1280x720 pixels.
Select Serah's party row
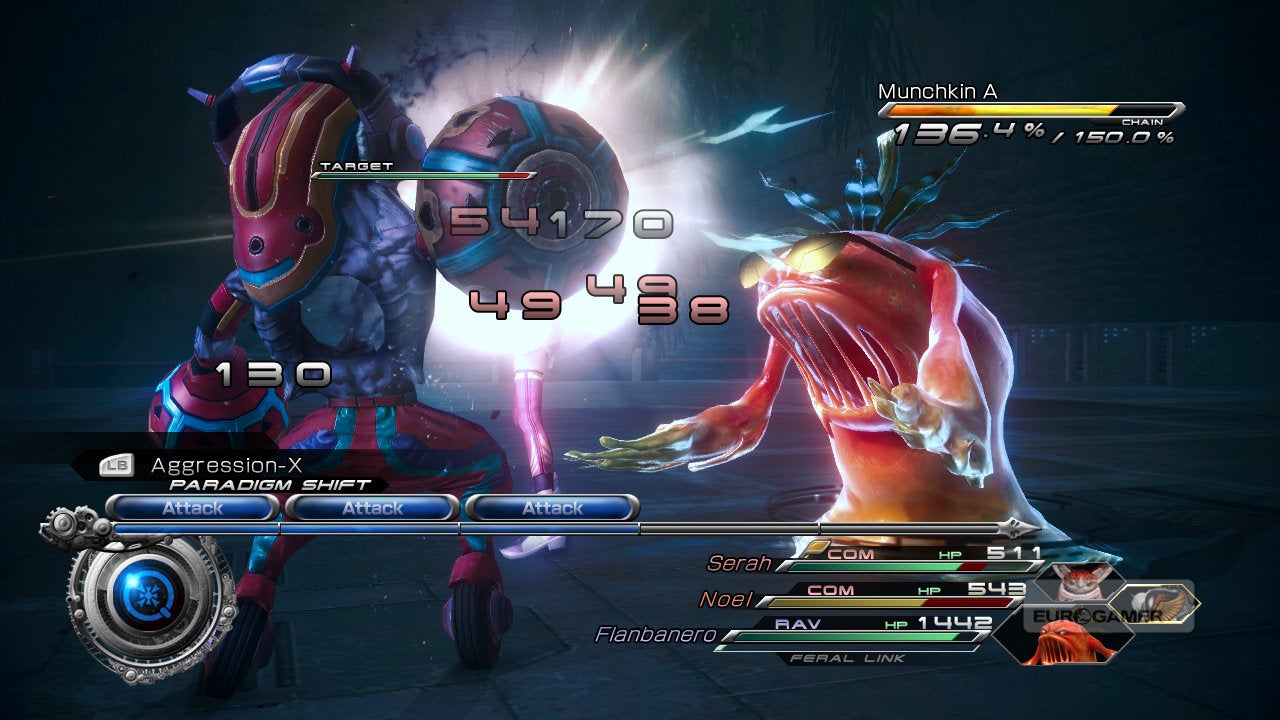pos(880,560)
